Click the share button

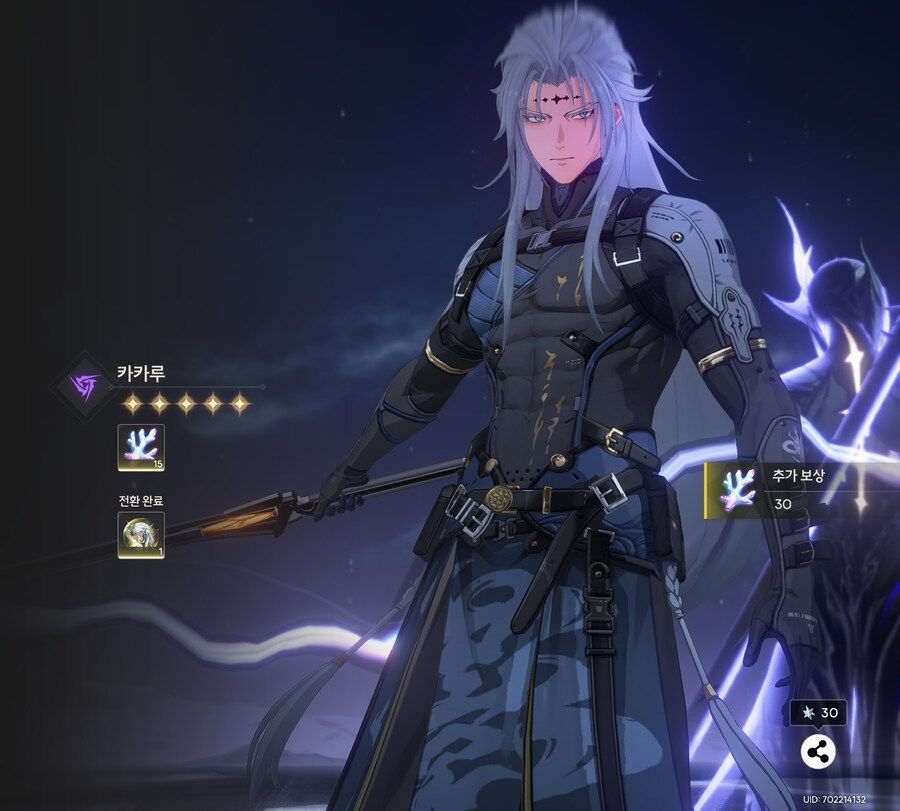pos(818,752)
